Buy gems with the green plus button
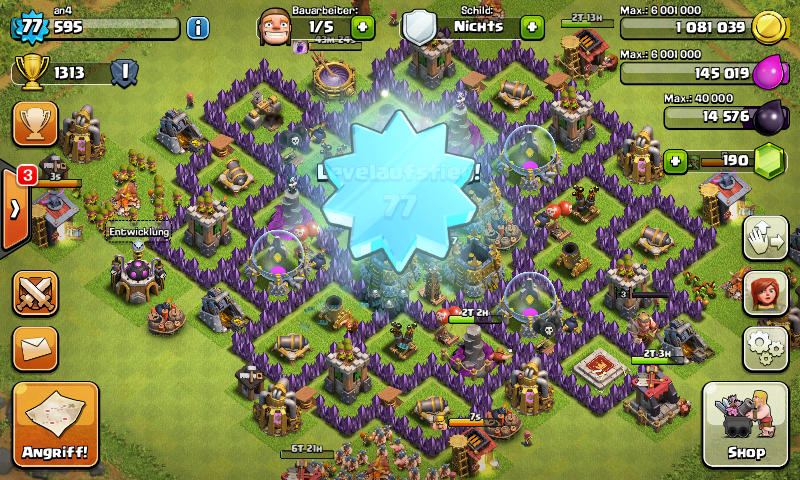The image size is (800, 480). (676, 160)
